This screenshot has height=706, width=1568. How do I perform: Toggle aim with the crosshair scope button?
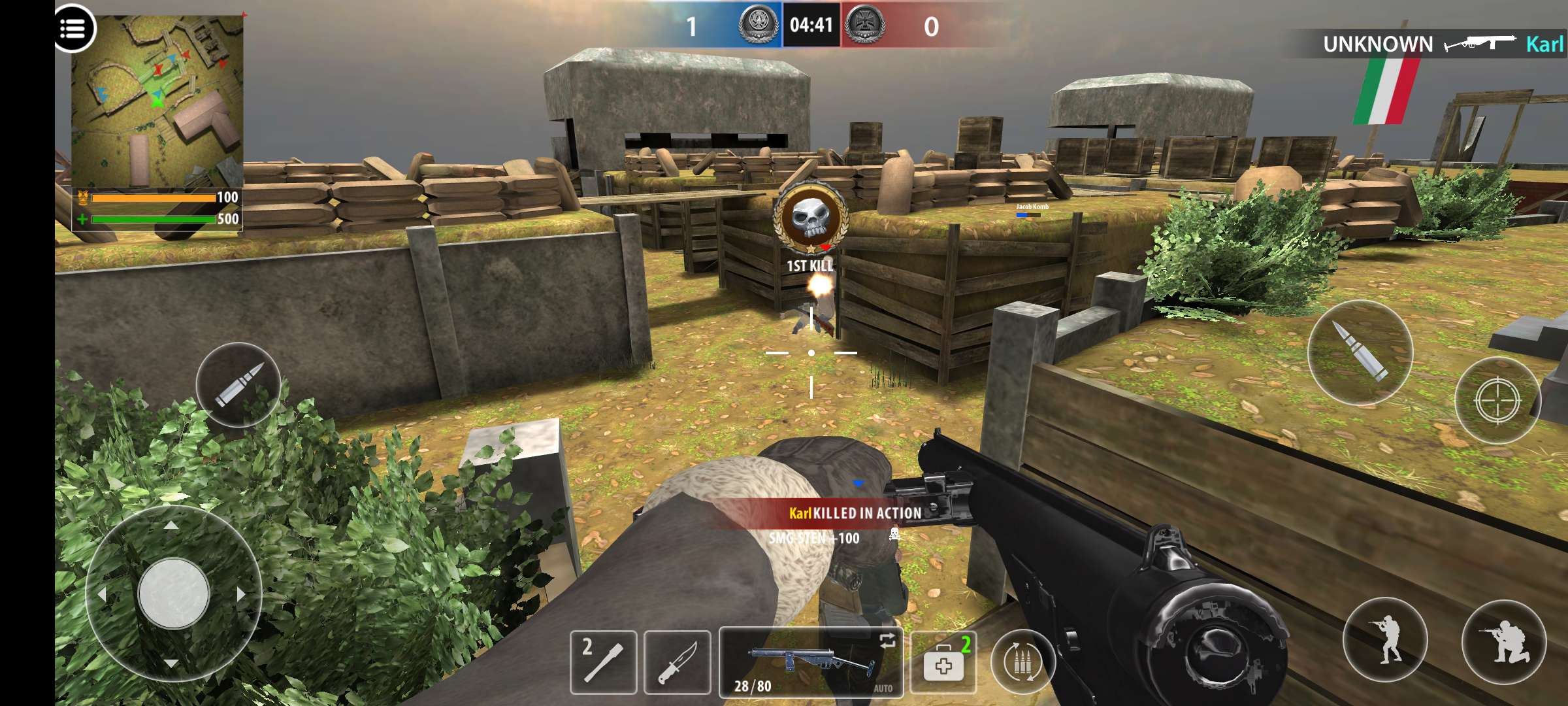(1497, 400)
